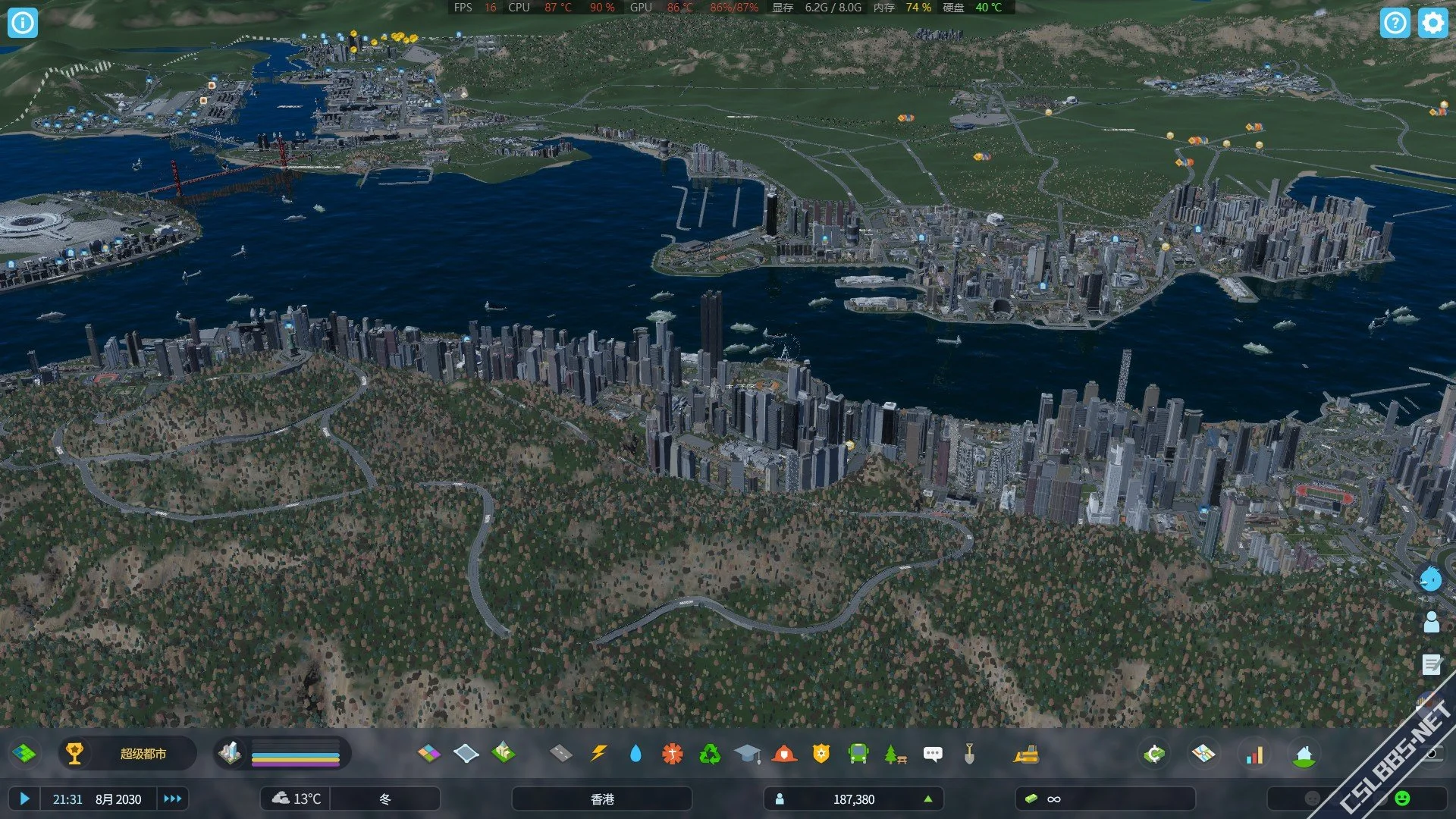Select the zoning tool icon
Viewport: 1456px width, 819px height.
(x=428, y=754)
